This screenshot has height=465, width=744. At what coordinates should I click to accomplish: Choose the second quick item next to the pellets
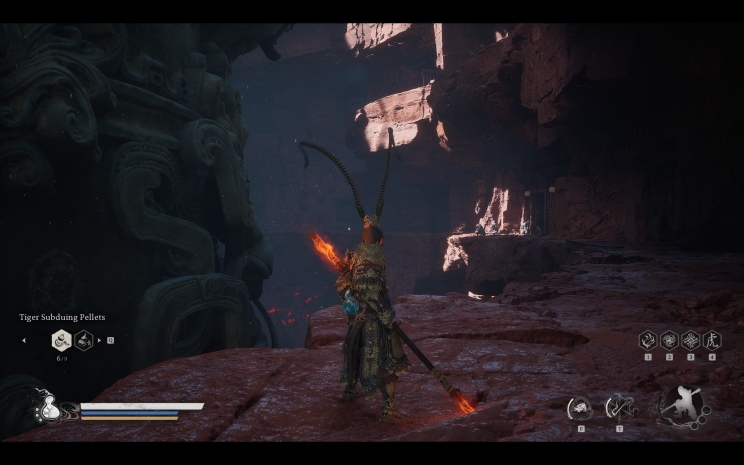[84, 340]
